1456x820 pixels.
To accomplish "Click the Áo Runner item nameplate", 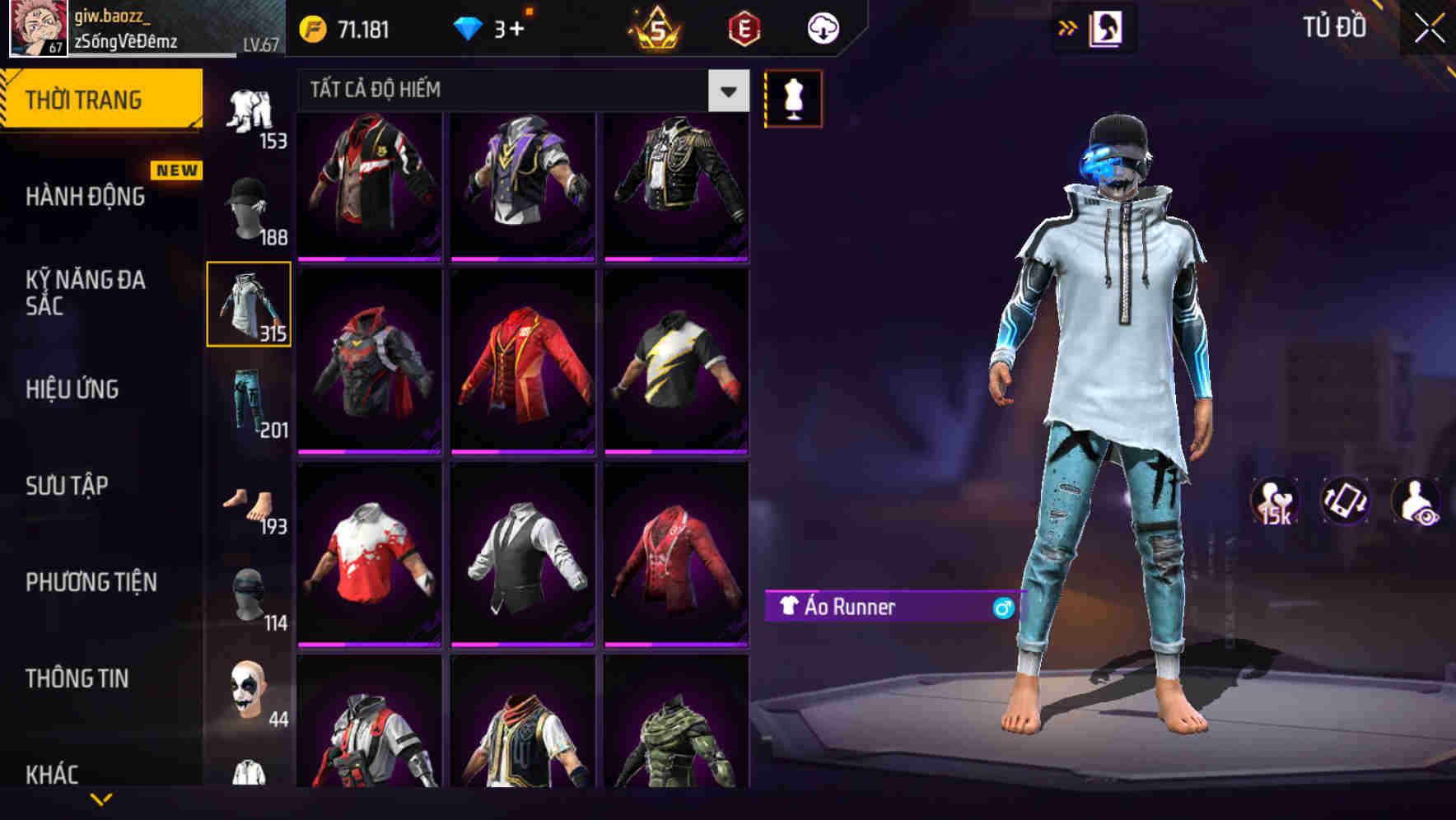I will (888, 608).
